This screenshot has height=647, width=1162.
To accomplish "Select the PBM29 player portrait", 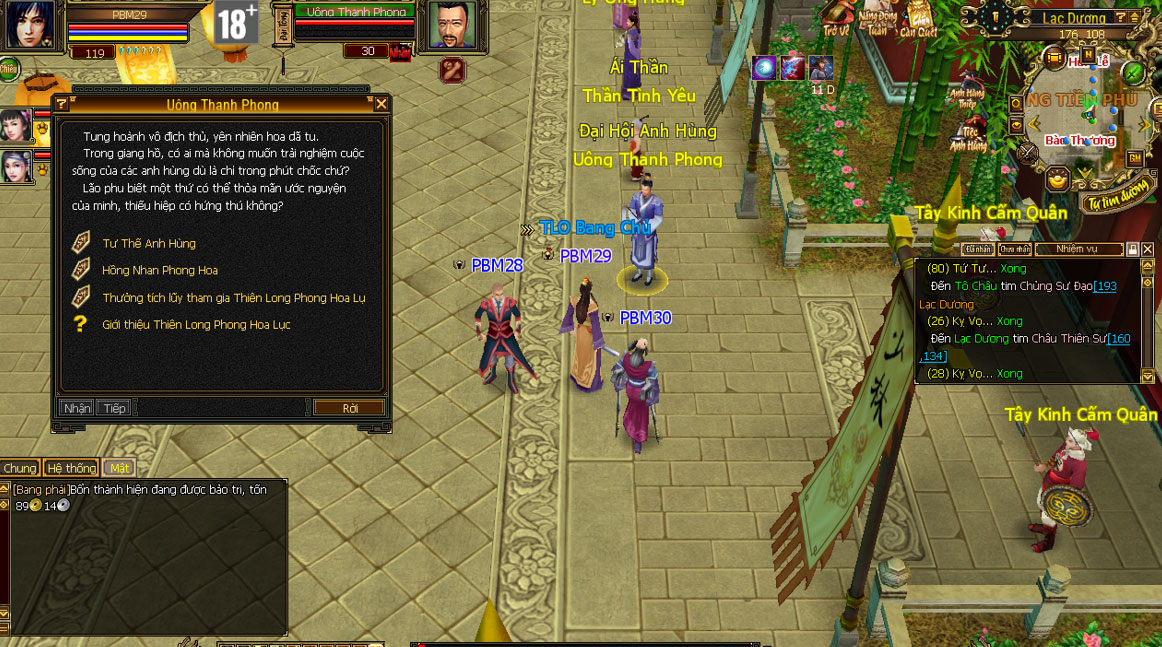I will (x=30, y=24).
